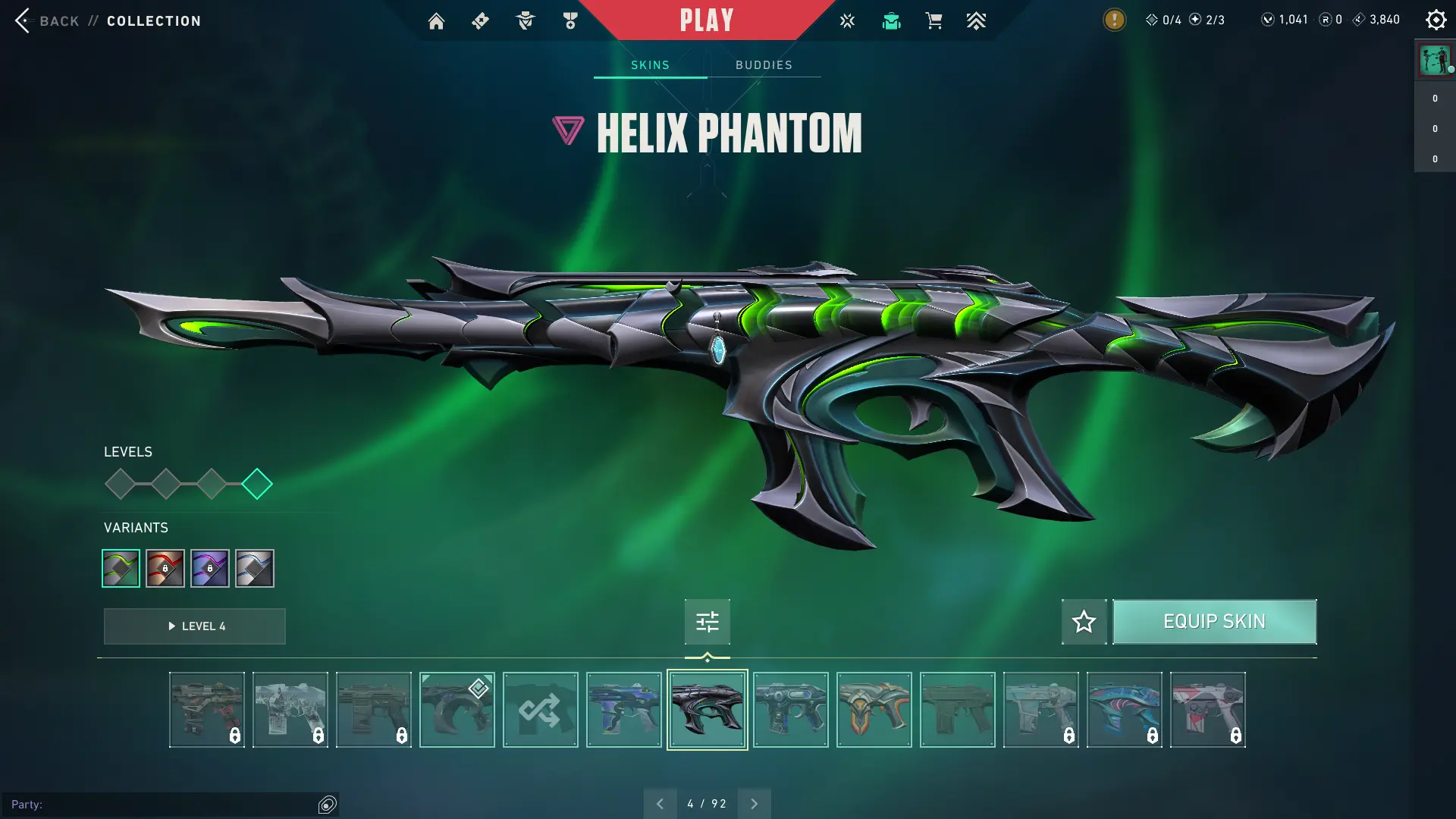Click the red PLAY button
The width and height of the screenshot is (1456, 819).
click(706, 20)
